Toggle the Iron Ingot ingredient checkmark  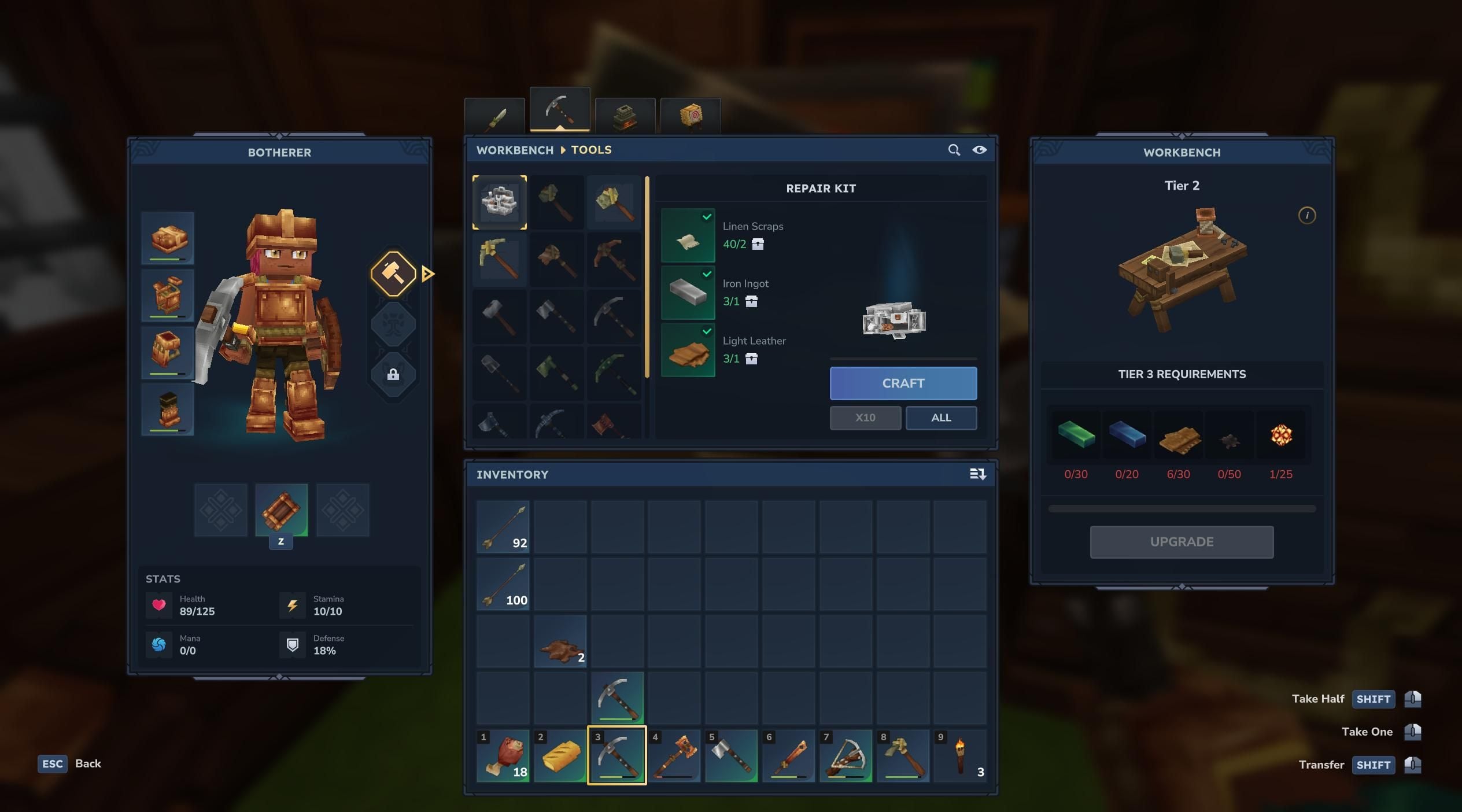(706, 274)
